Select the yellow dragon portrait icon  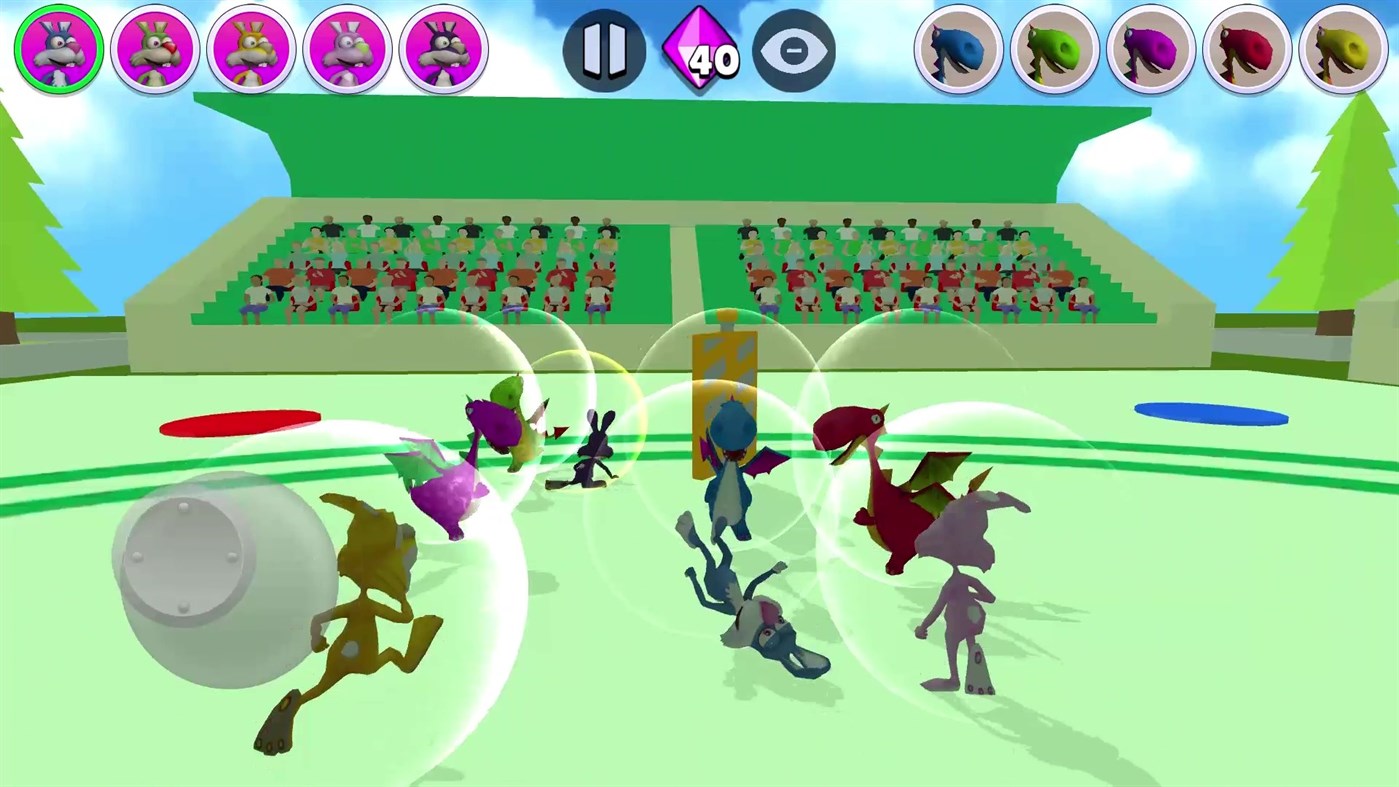click(x=1342, y=48)
